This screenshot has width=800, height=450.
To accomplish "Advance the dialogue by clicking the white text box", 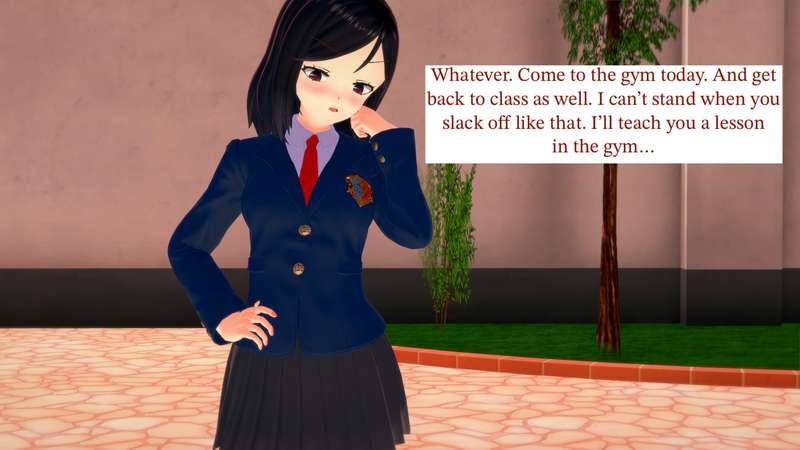I will pyautogui.click(x=603, y=112).
